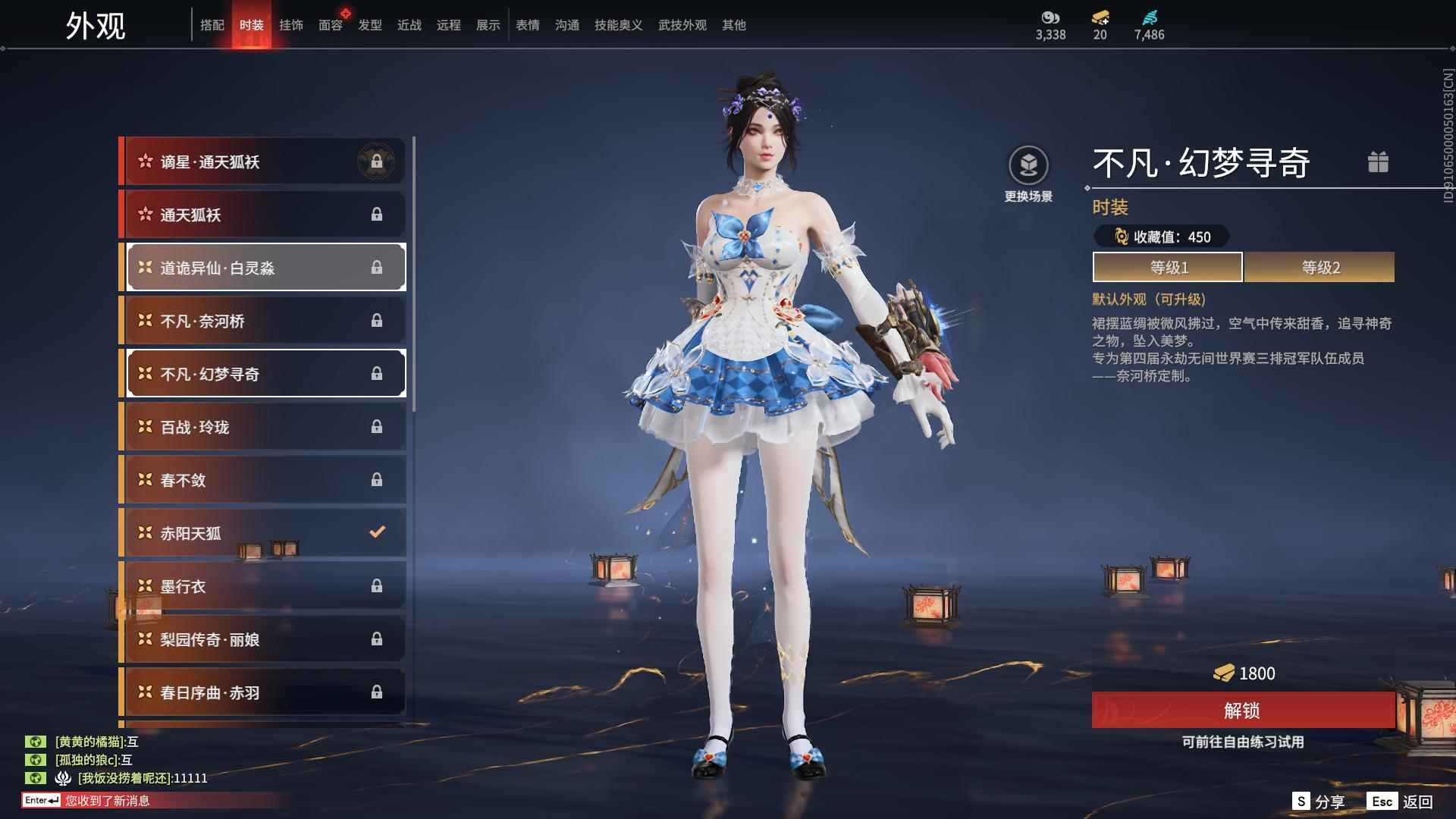
Task: Switch to the 面容 tab with red badge
Action: pos(330,24)
